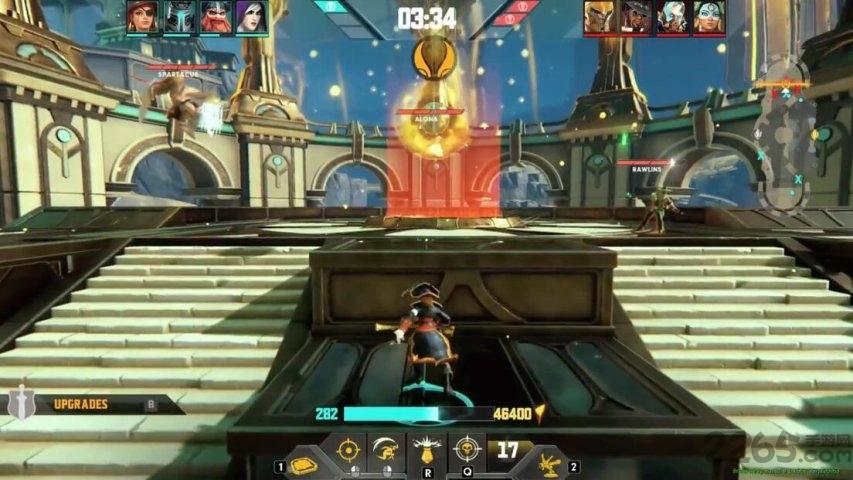The width and height of the screenshot is (853, 480).
Task: Select the crosshair primary attack icon
Action: [348, 450]
